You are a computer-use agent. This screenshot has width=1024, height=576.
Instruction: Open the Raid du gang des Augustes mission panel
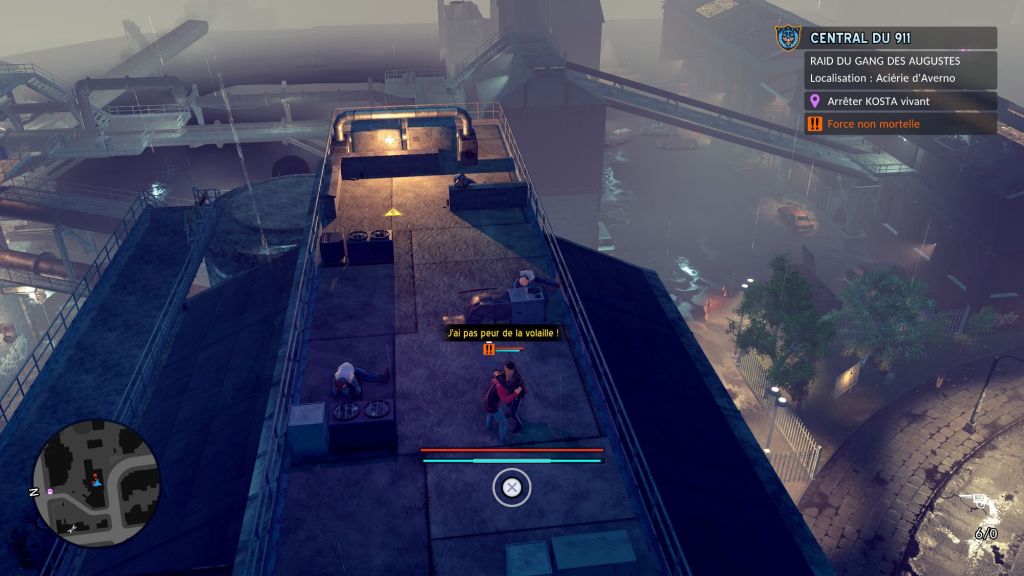(900, 69)
